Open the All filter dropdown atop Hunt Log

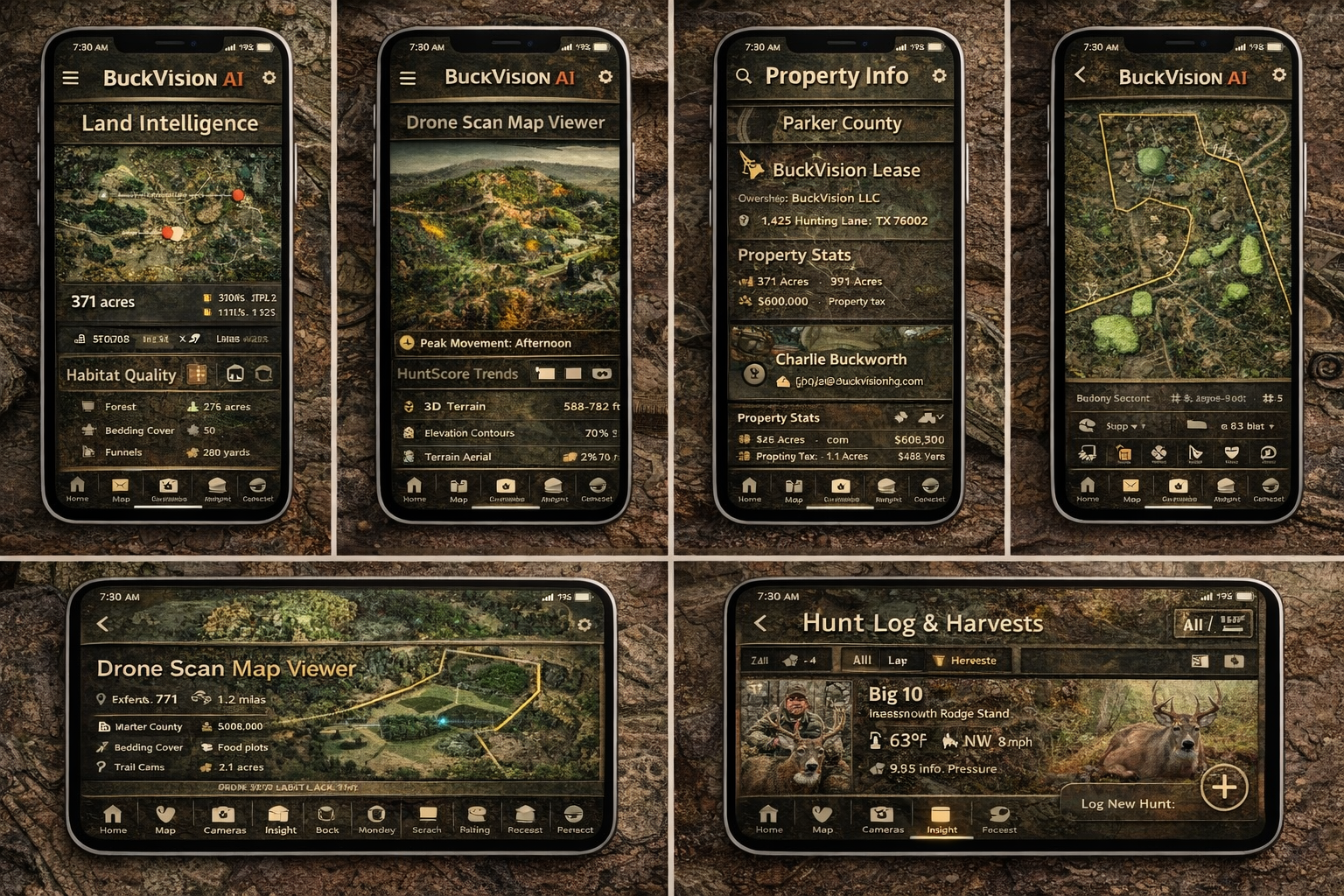click(1214, 623)
